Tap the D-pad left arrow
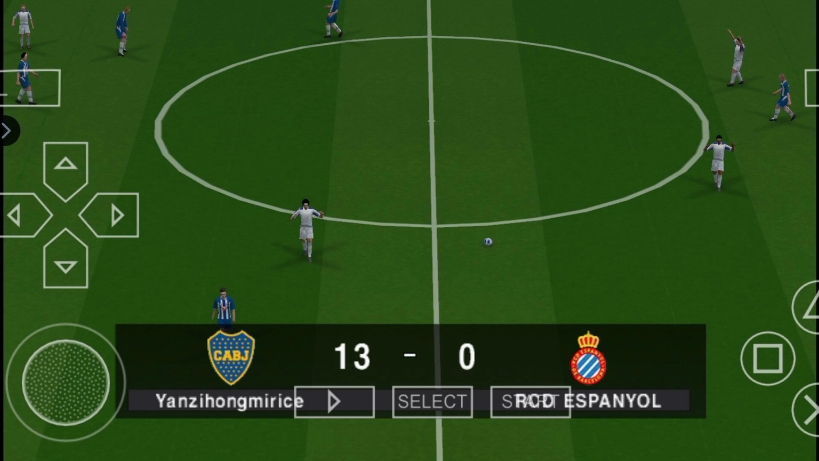Screen dimensions: 819x461 click(18, 215)
